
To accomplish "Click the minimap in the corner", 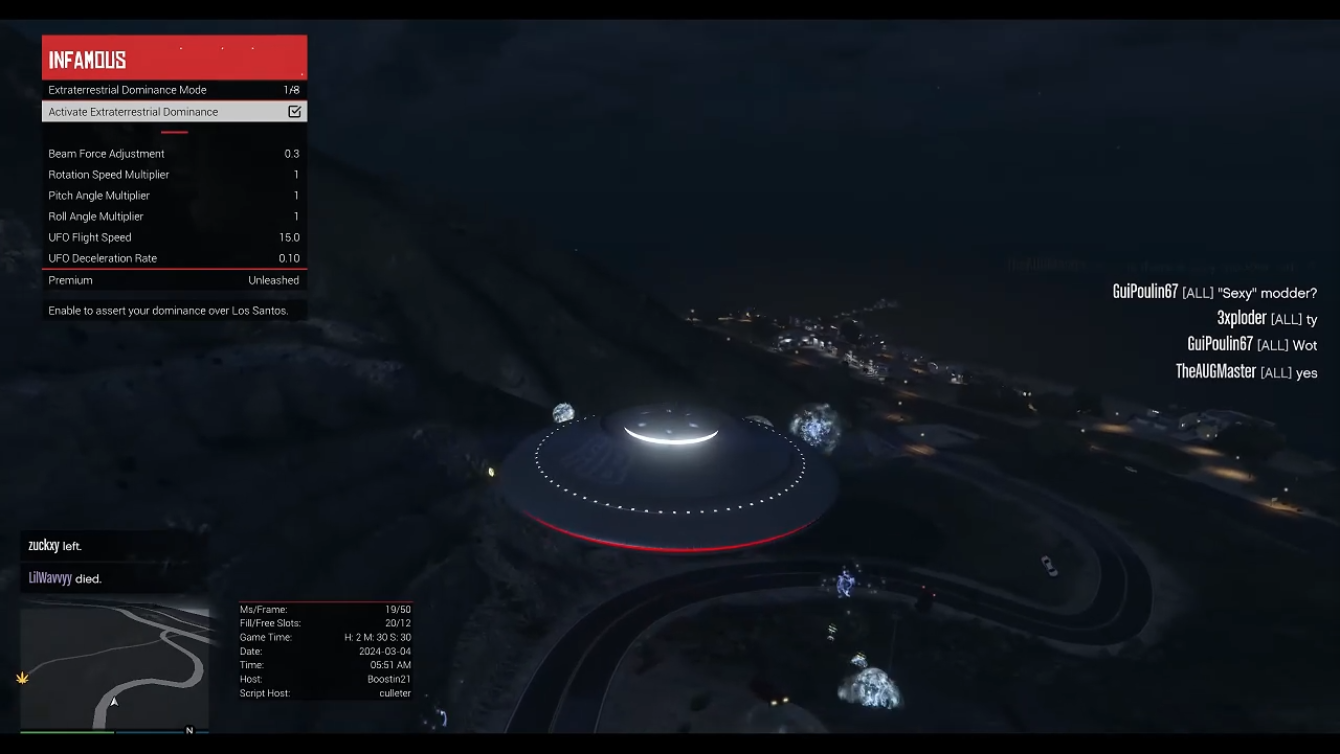I will [x=114, y=666].
